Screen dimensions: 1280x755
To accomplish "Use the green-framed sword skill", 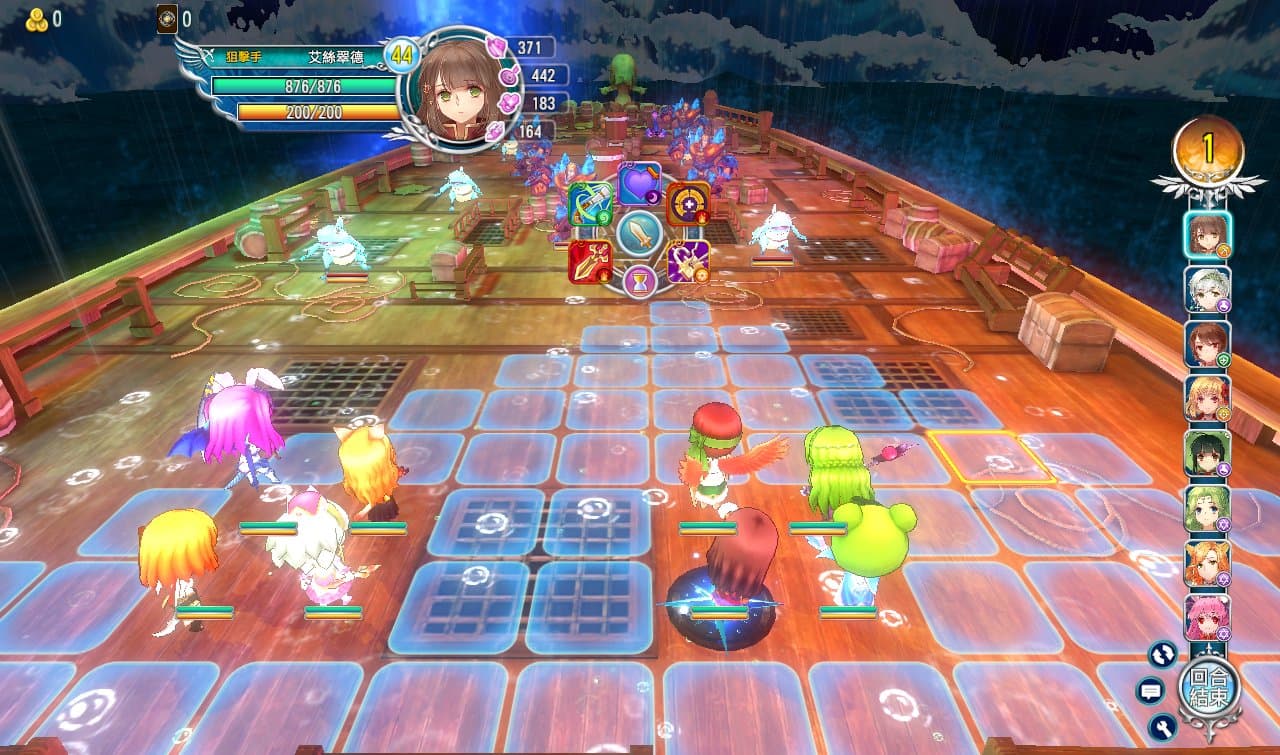I will point(591,203).
